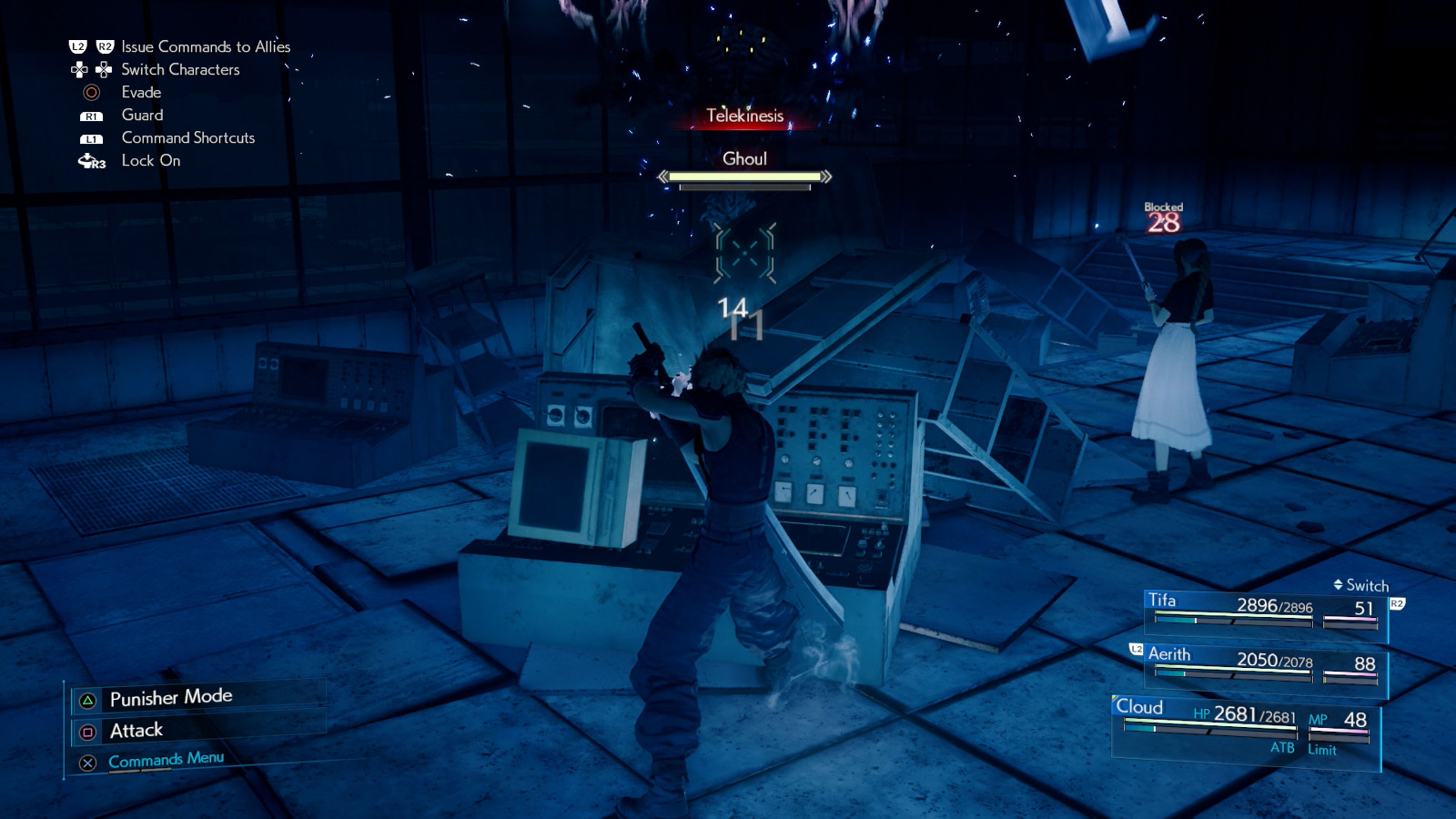Select Aerith's party panel
The width and height of the screenshot is (1456, 819).
click(1265, 664)
